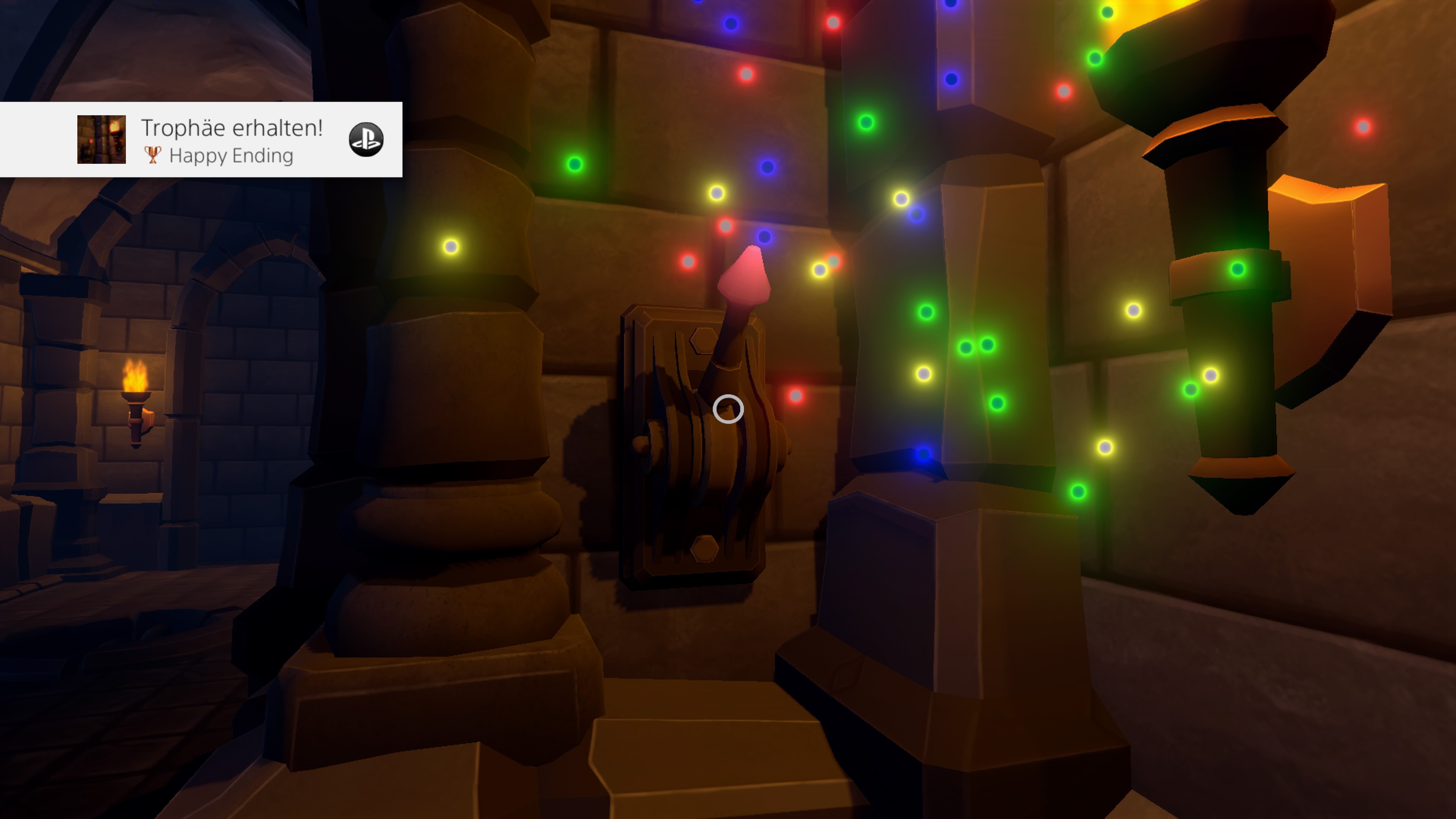This screenshot has width=1456, height=819.
Task: Click the PlayStation logo on the trophy popup
Action: pyautogui.click(x=366, y=140)
